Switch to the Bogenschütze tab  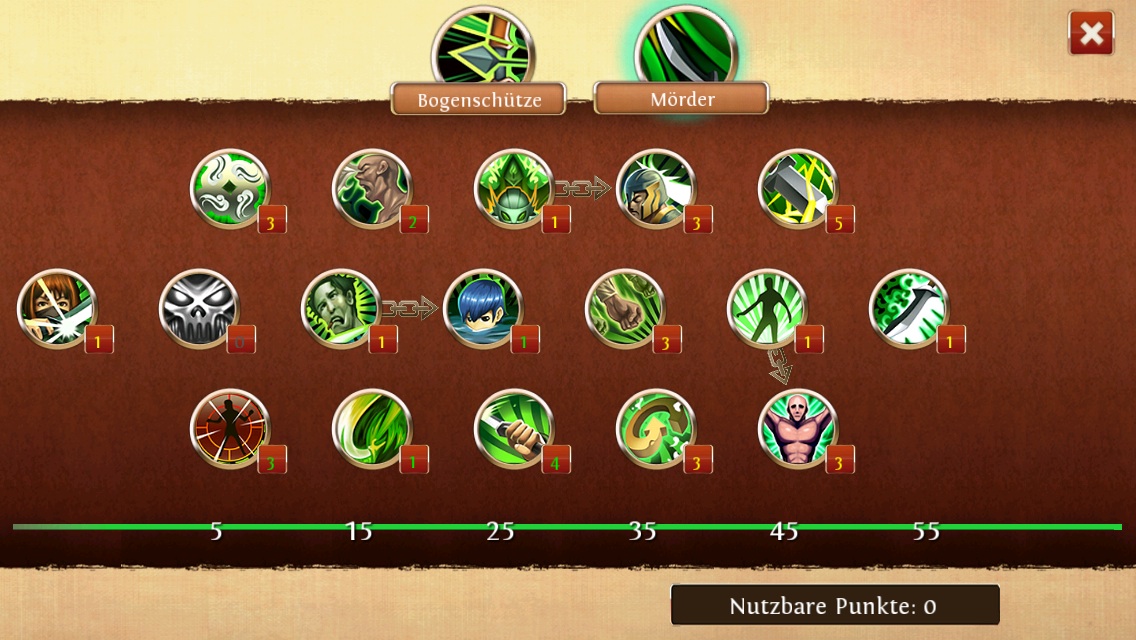click(478, 99)
